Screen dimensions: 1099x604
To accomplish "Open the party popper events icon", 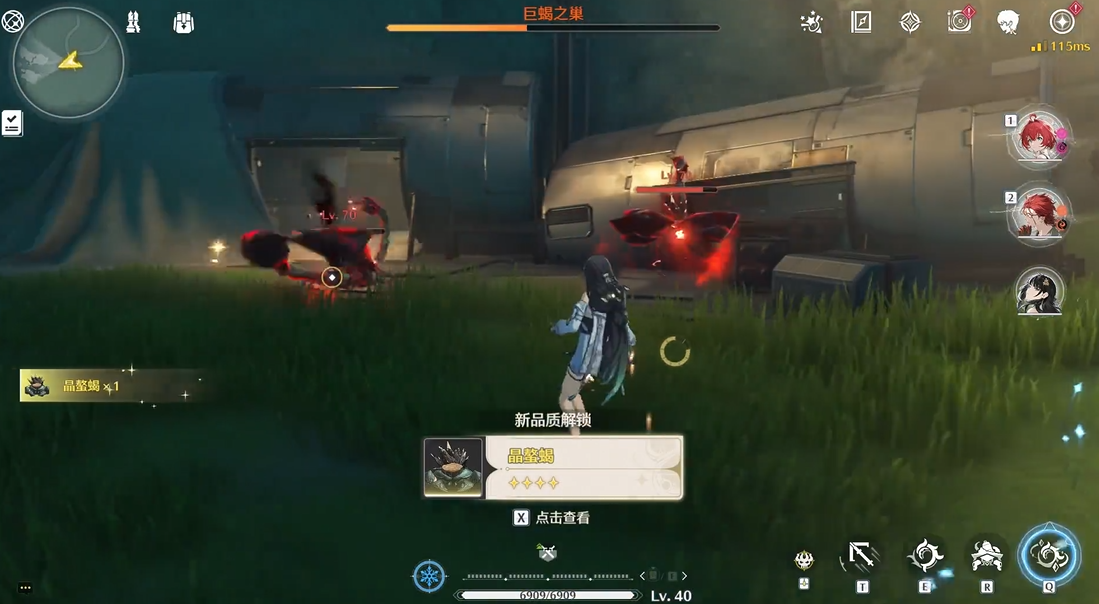I will (x=812, y=22).
